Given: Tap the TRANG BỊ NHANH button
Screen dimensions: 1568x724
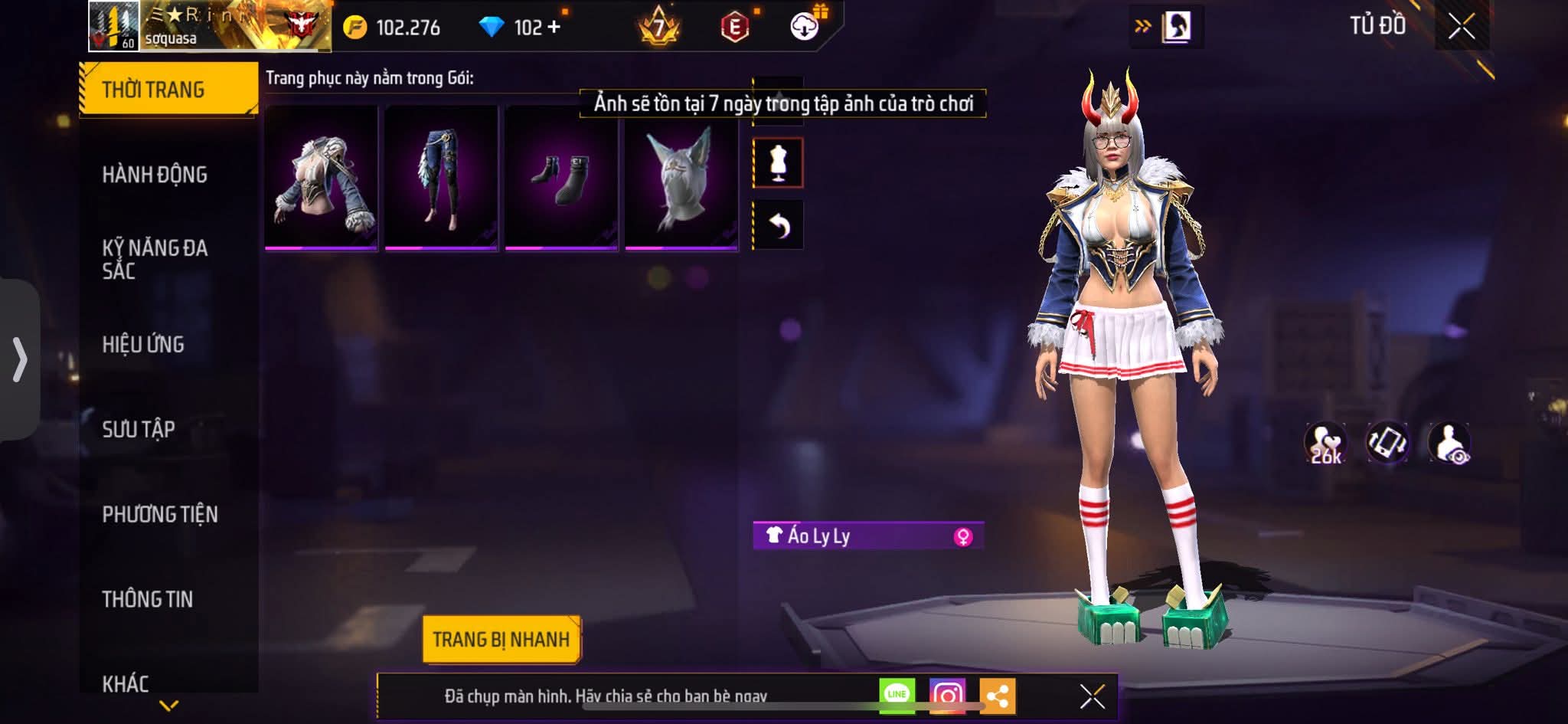Looking at the screenshot, I should 501,639.
